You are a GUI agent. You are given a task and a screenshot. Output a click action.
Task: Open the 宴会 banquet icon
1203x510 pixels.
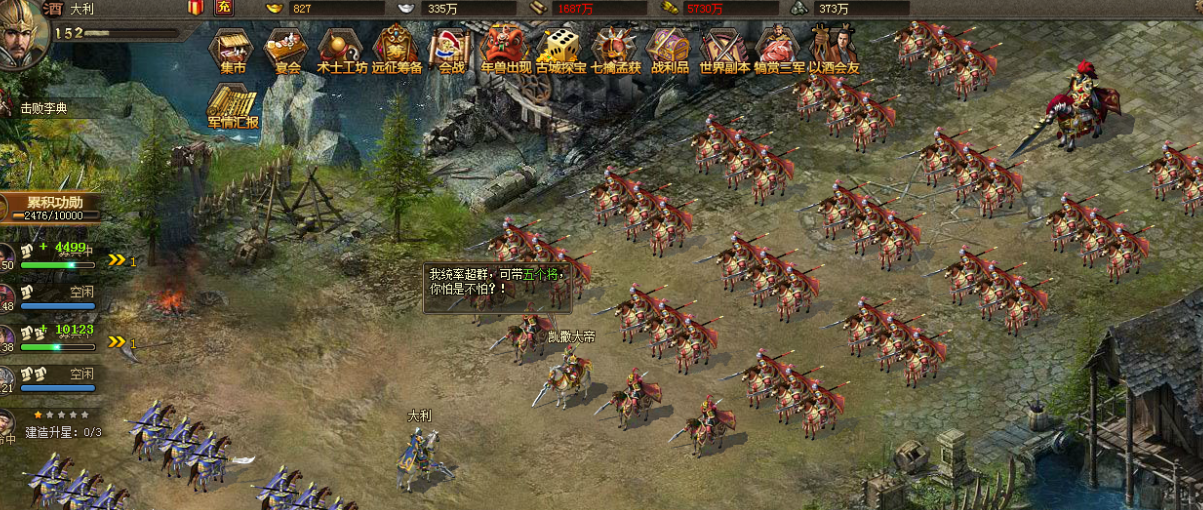287,47
